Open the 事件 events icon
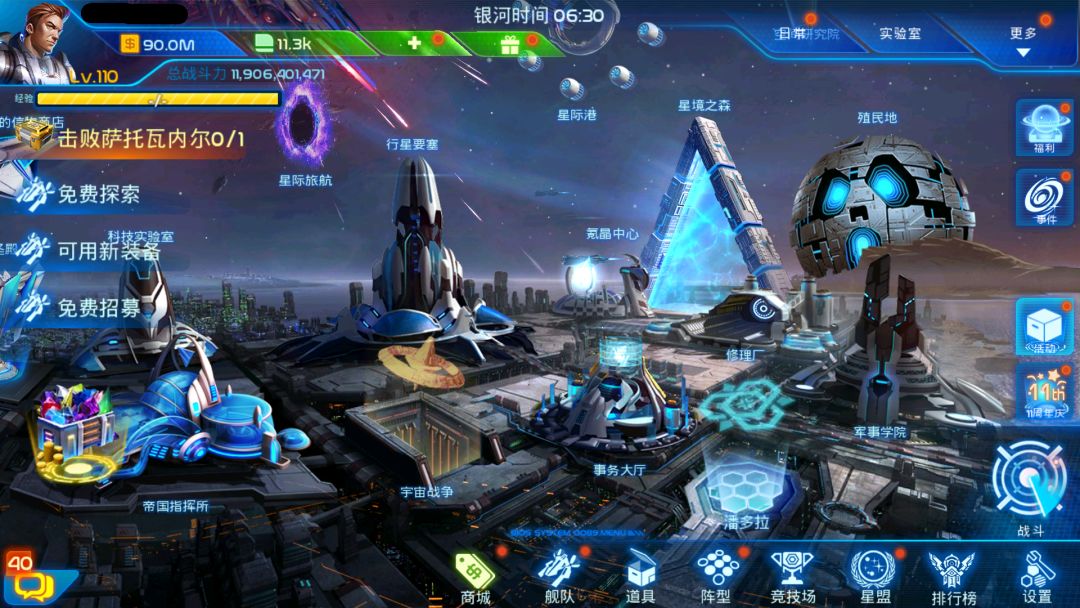Viewport: 1080px width, 608px height. pyautogui.click(x=1045, y=197)
